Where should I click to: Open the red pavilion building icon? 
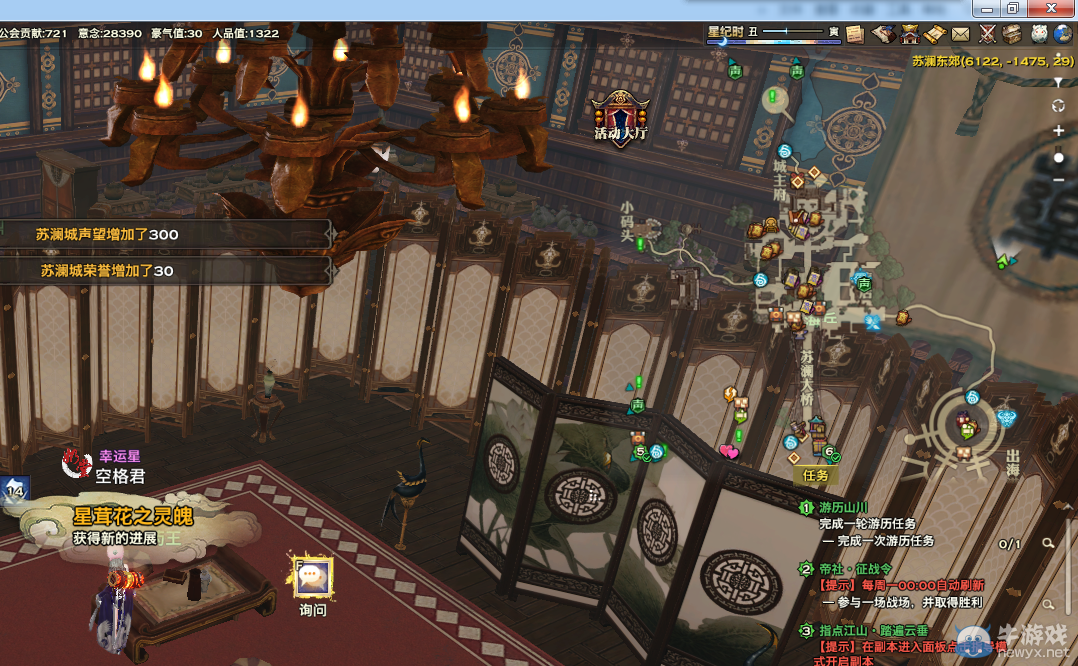tap(910, 34)
